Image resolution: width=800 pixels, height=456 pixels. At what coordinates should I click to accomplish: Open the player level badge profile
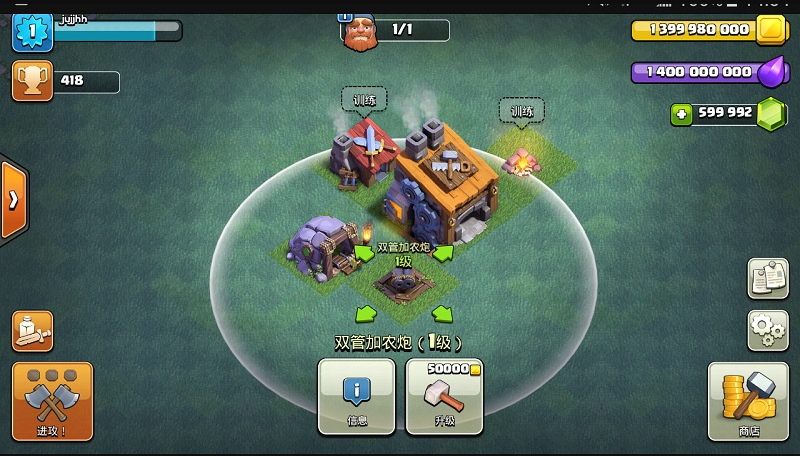point(31,32)
